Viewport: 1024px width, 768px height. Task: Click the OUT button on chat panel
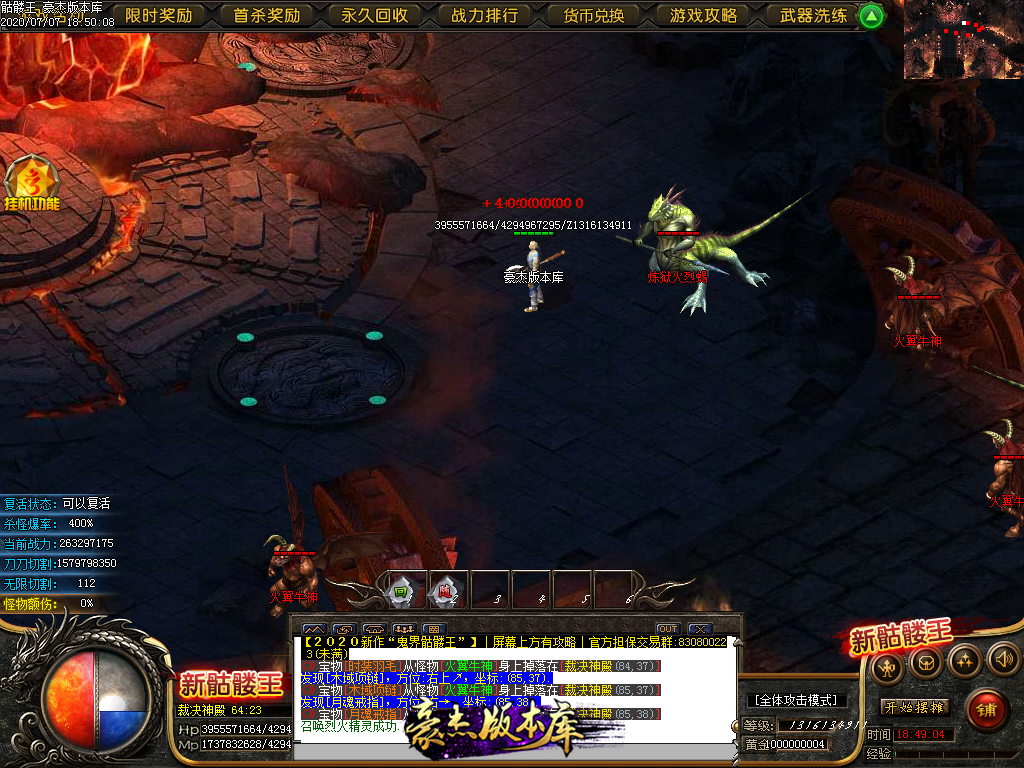[667, 629]
